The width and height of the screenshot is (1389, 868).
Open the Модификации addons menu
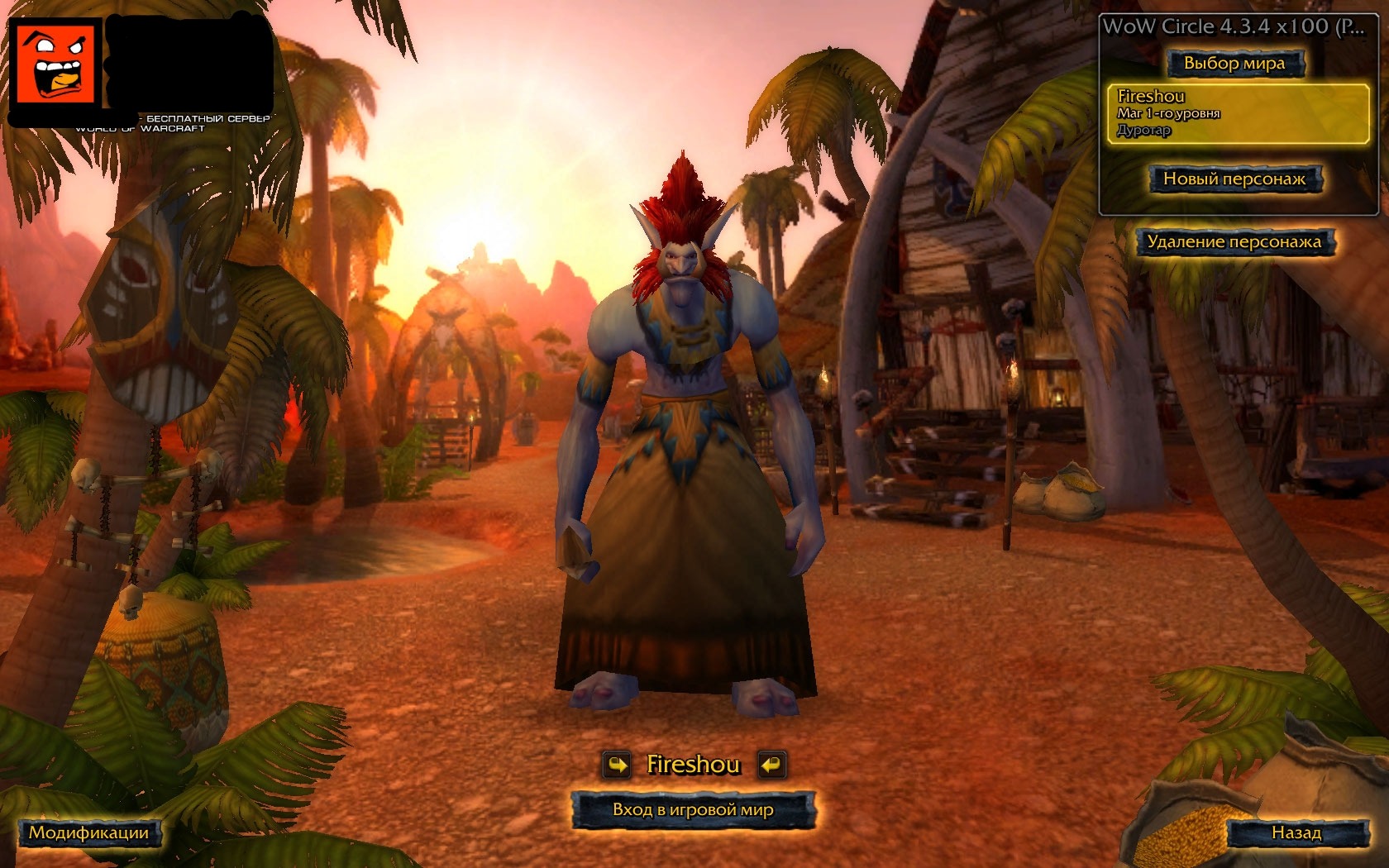tap(89, 832)
